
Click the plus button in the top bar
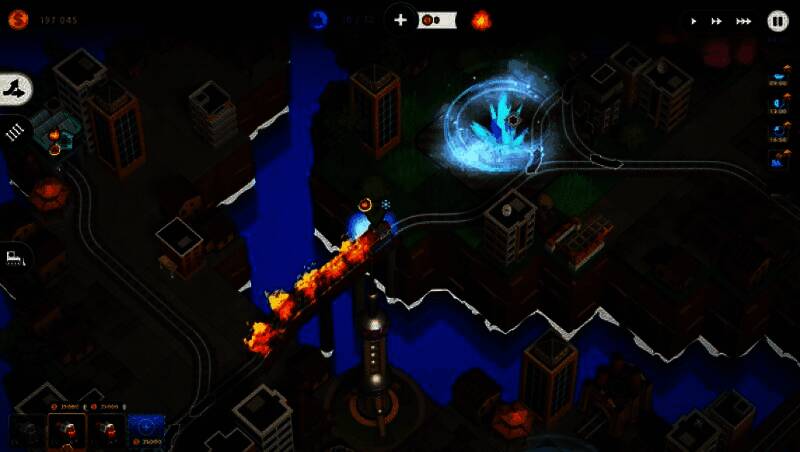tap(400, 19)
